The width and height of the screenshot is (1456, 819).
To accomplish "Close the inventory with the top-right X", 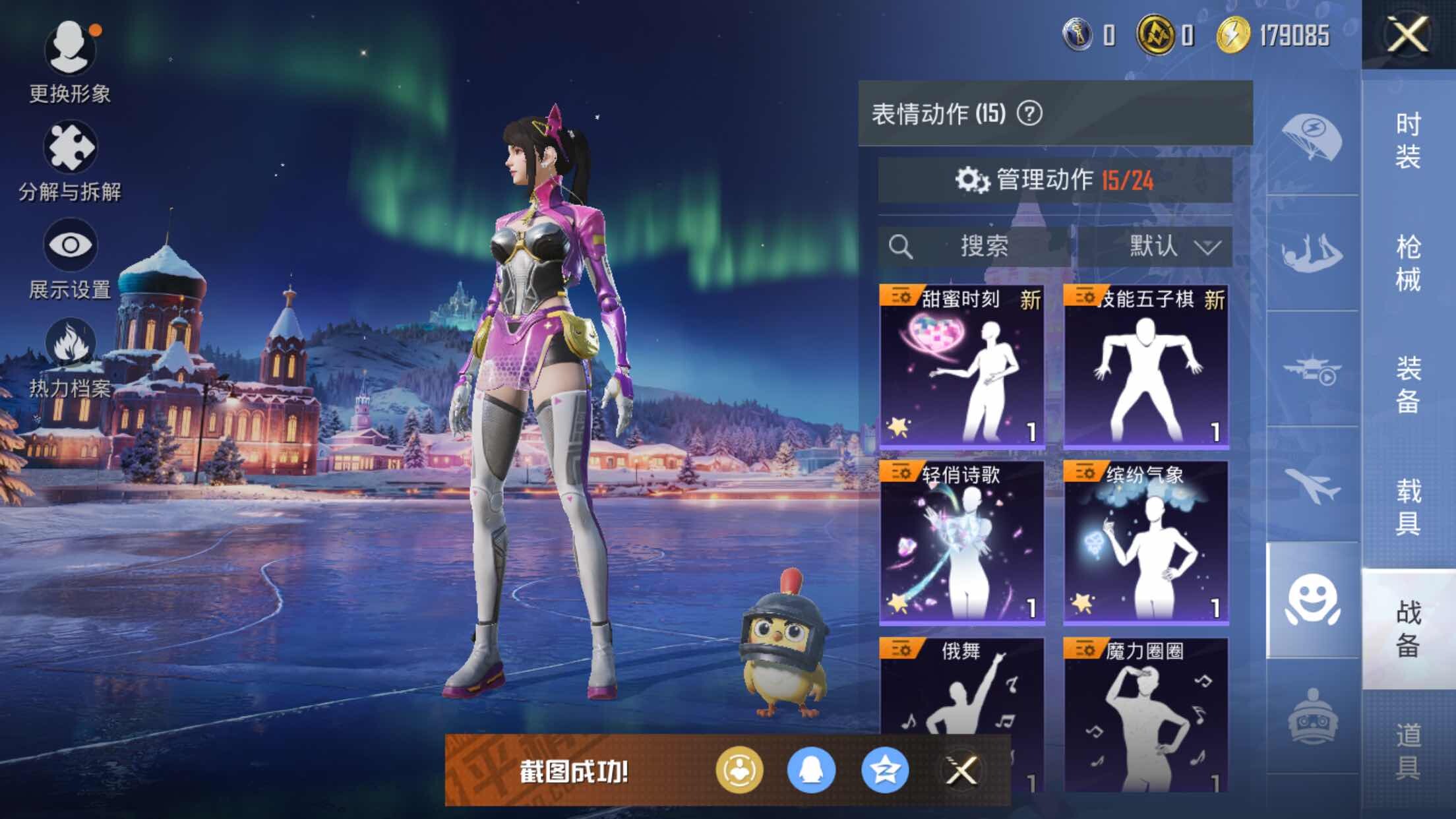I will pos(1408,34).
